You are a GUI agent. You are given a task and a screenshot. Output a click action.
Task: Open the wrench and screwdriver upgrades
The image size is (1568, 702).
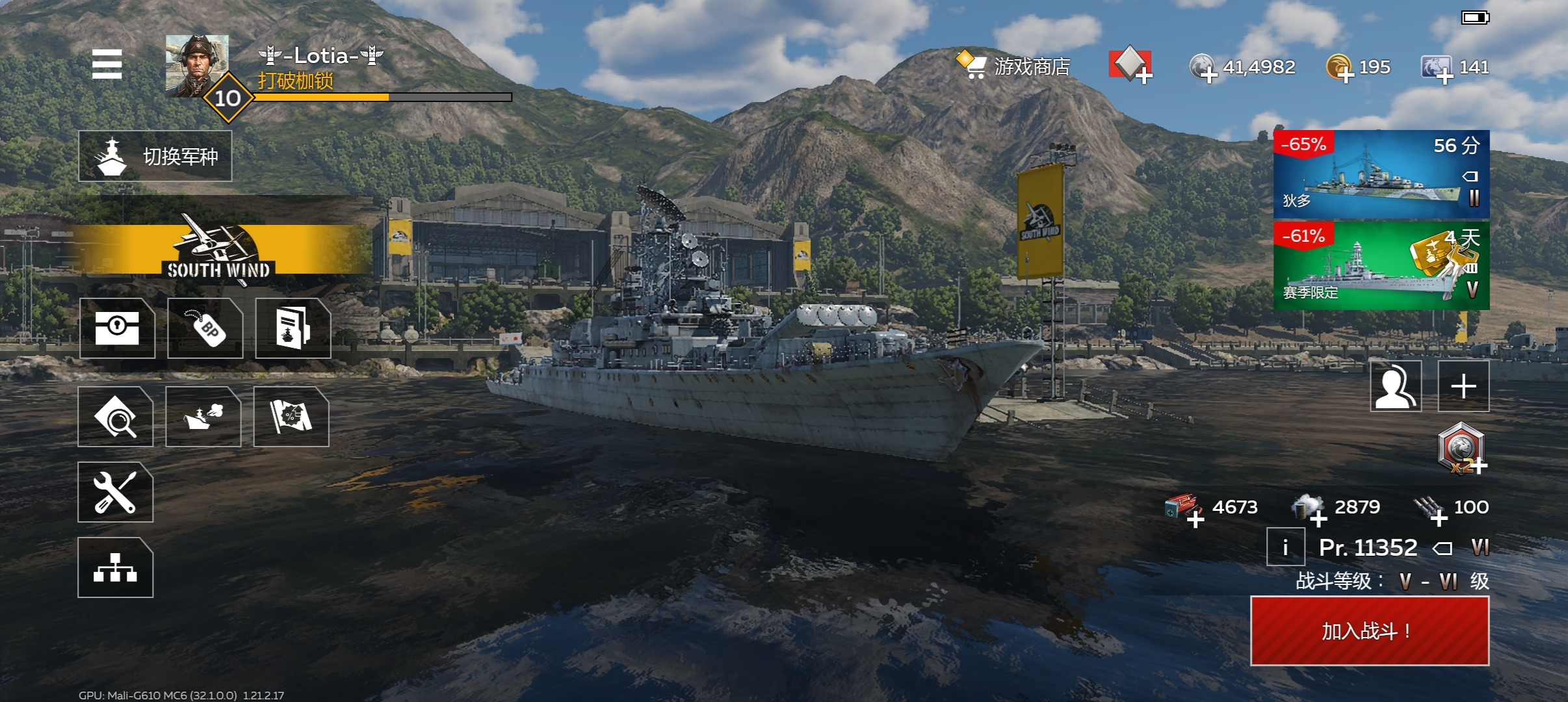tap(116, 492)
